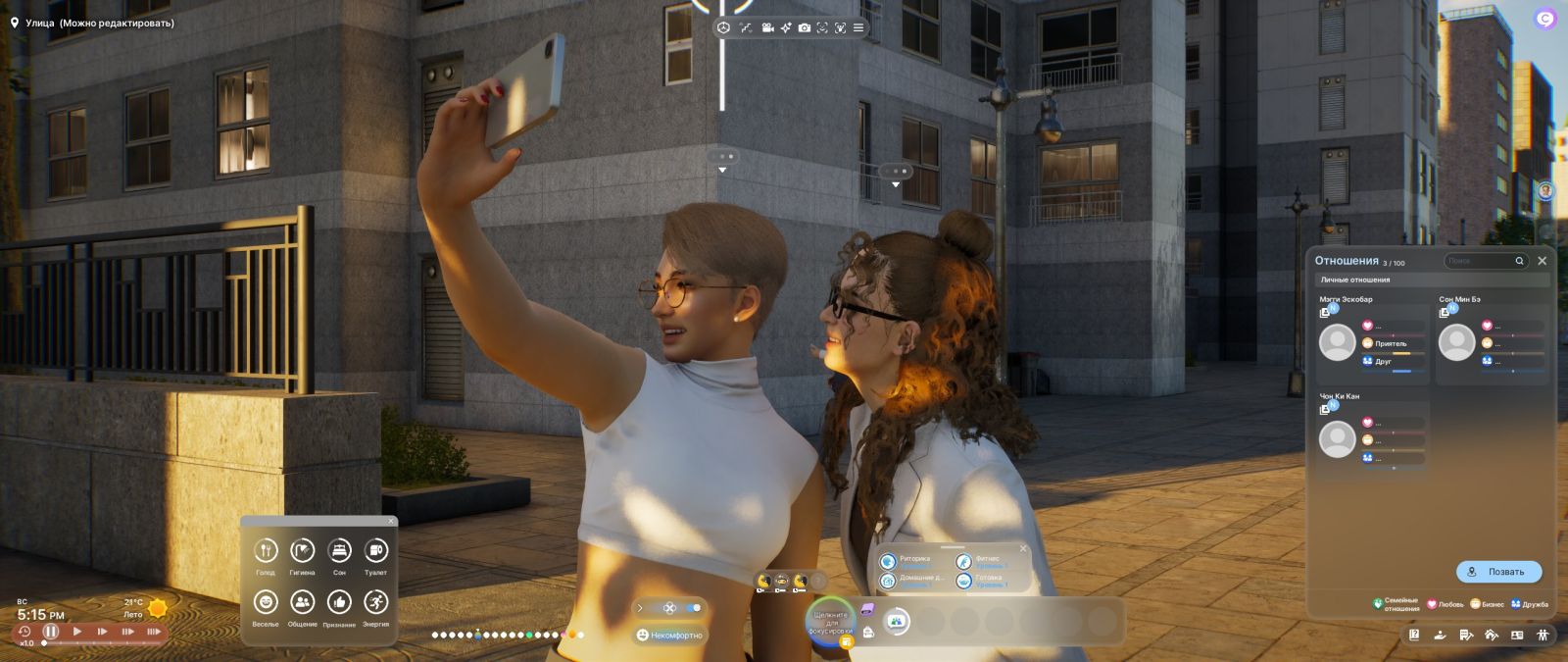Open the Общение social need icon
This screenshot has height=662, width=1568.
click(x=302, y=602)
